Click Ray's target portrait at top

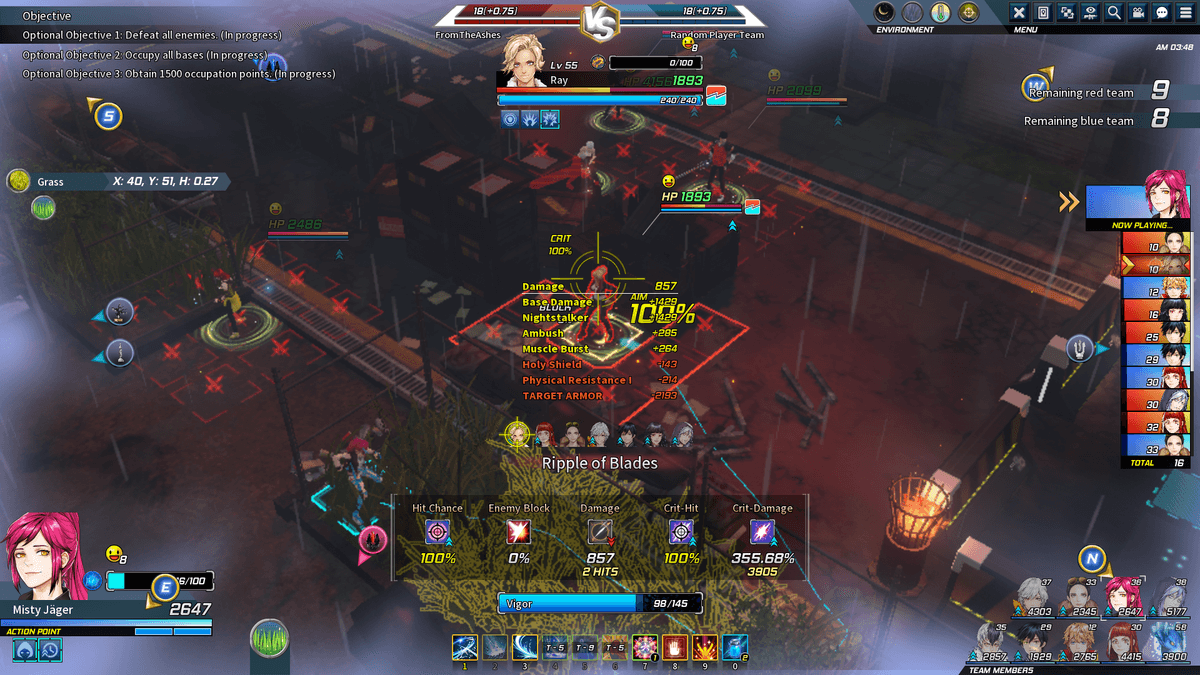pyautogui.click(x=523, y=60)
